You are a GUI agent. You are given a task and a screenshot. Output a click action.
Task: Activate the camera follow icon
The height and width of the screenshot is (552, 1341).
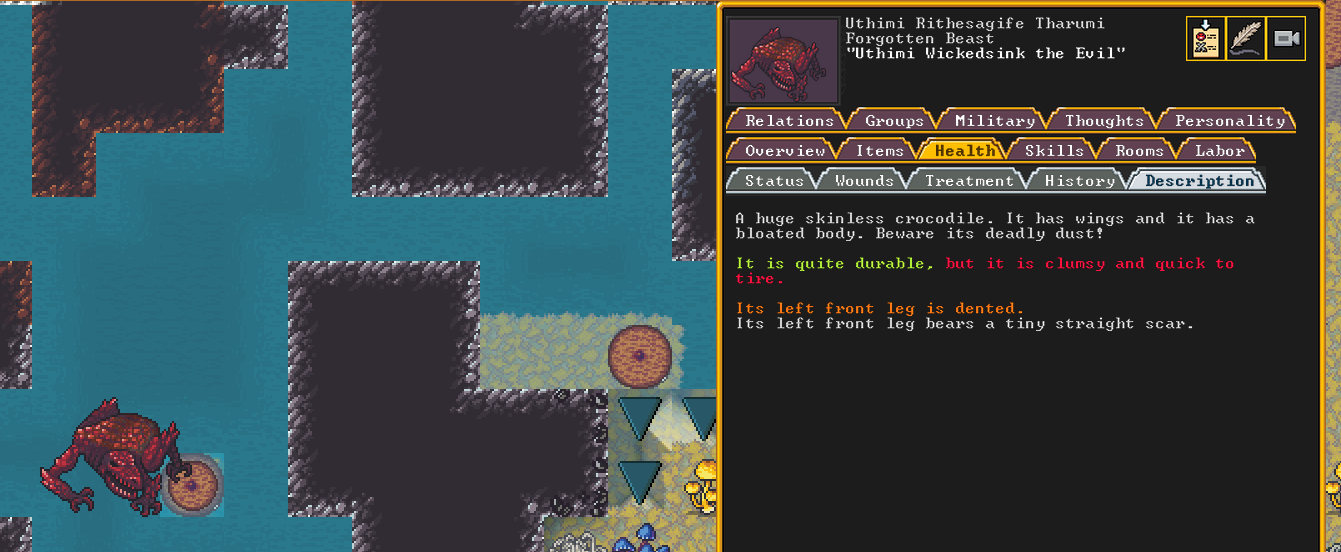(1286, 39)
